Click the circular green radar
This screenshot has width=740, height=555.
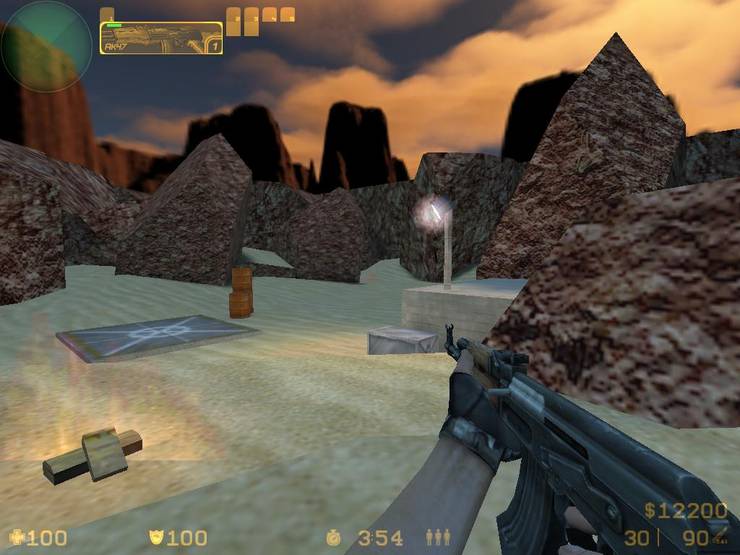[45, 46]
